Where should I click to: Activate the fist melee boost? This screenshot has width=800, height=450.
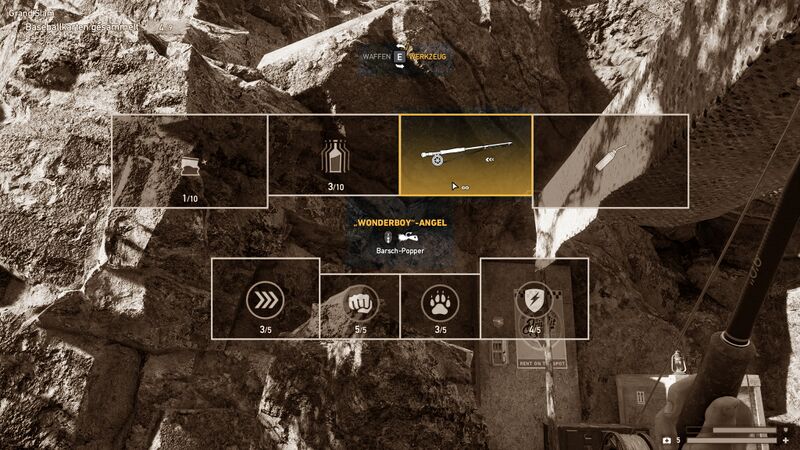[360, 303]
